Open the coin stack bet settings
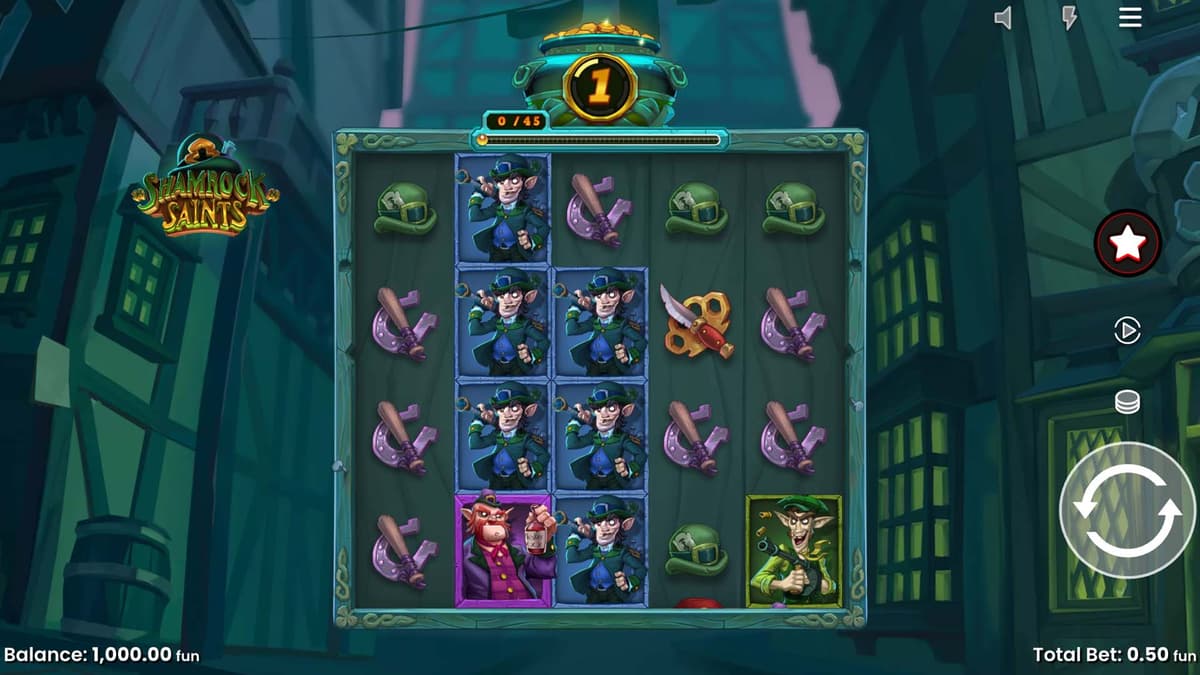 pos(1127,402)
